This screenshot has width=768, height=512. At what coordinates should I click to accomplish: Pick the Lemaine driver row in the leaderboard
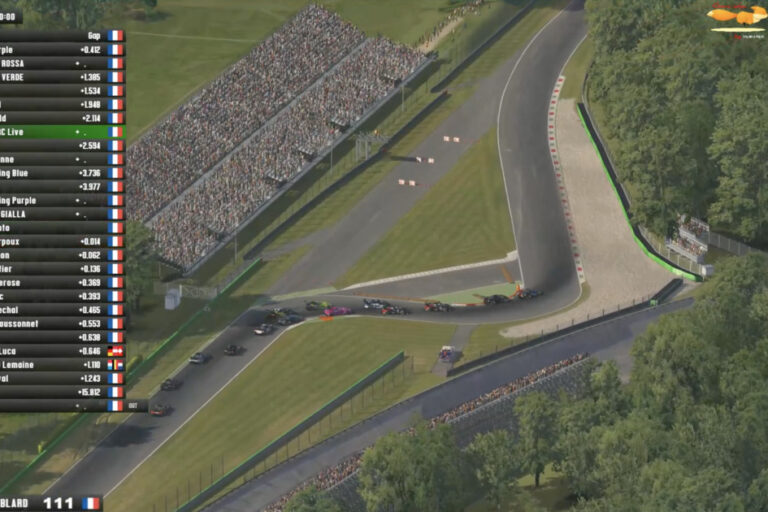click(60, 365)
